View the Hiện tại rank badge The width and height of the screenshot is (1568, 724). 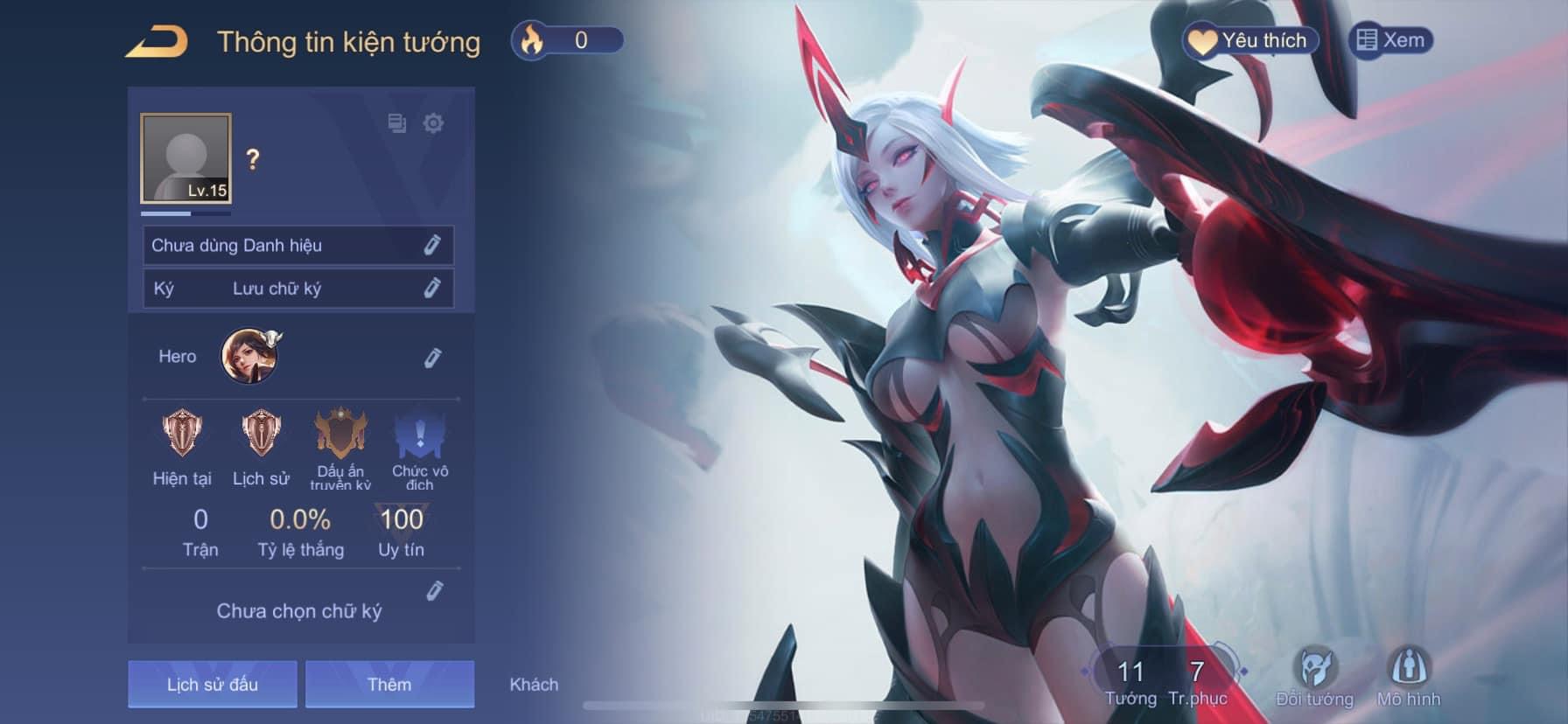(182, 435)
